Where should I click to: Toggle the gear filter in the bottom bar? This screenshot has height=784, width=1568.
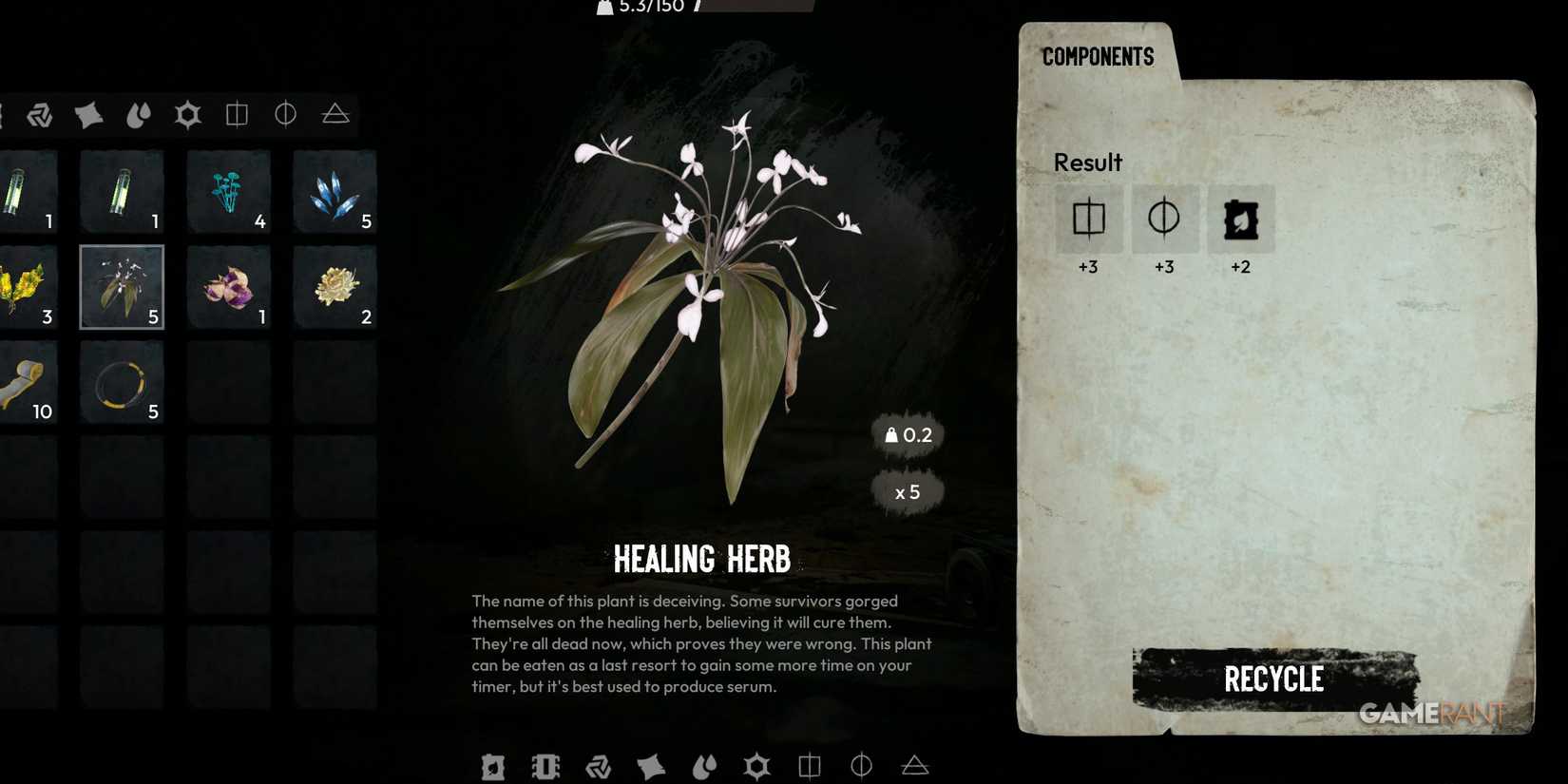click(756, 765)
